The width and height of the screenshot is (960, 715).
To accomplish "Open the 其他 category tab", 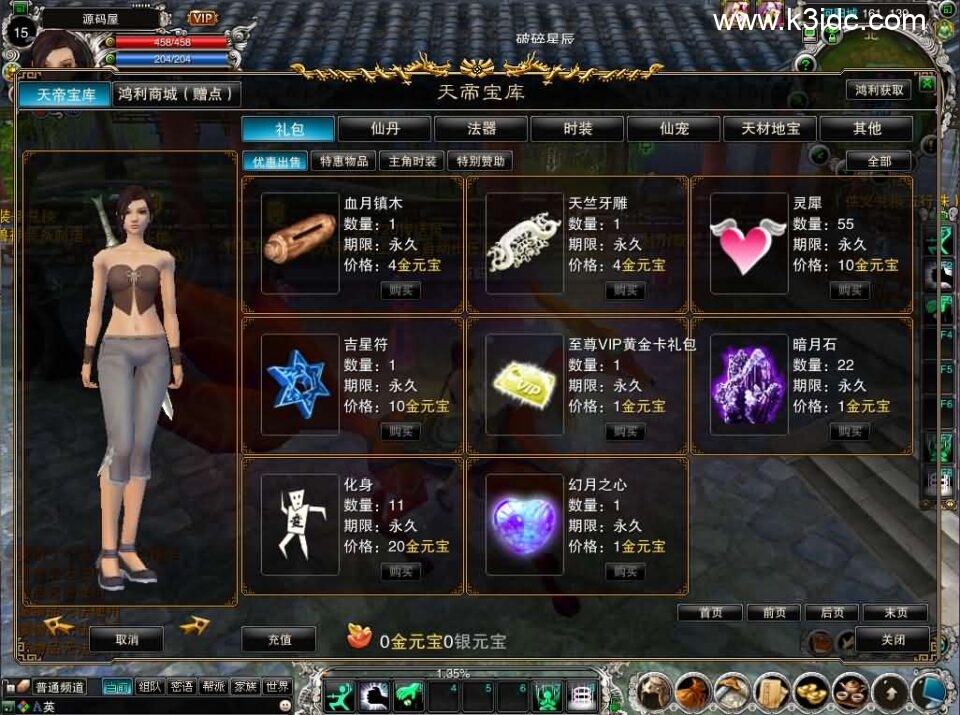I will coord(866,129).
